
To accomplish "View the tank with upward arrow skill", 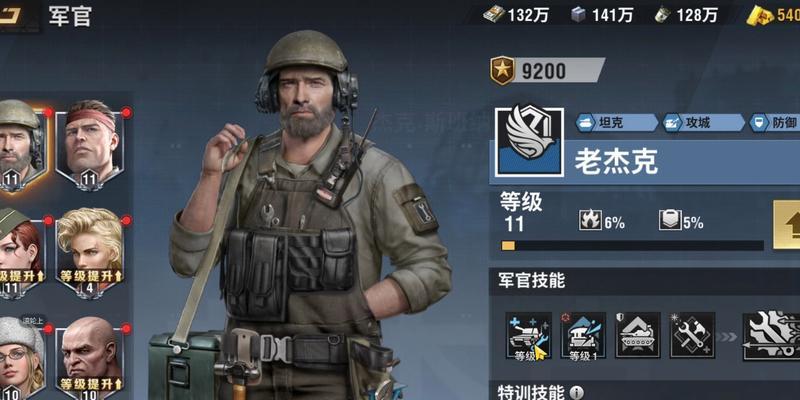I will click(x=638, y=335).
